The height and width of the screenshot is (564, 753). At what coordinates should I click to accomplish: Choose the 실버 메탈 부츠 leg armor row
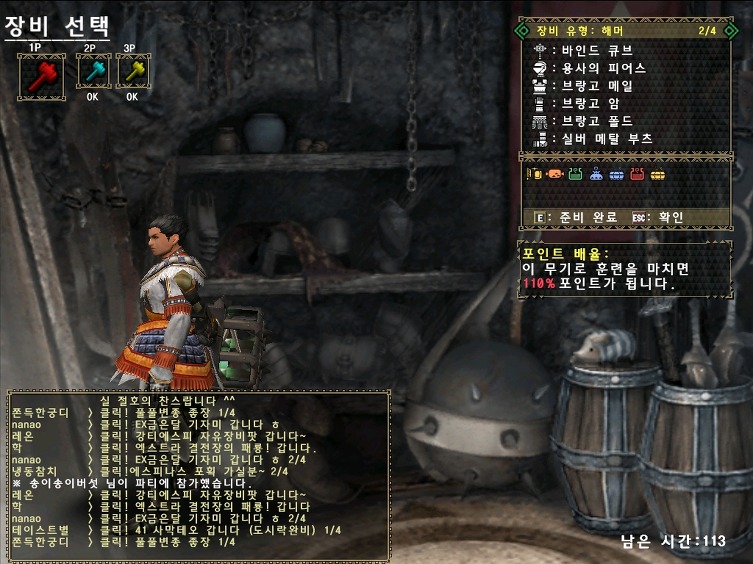point(606,139)
